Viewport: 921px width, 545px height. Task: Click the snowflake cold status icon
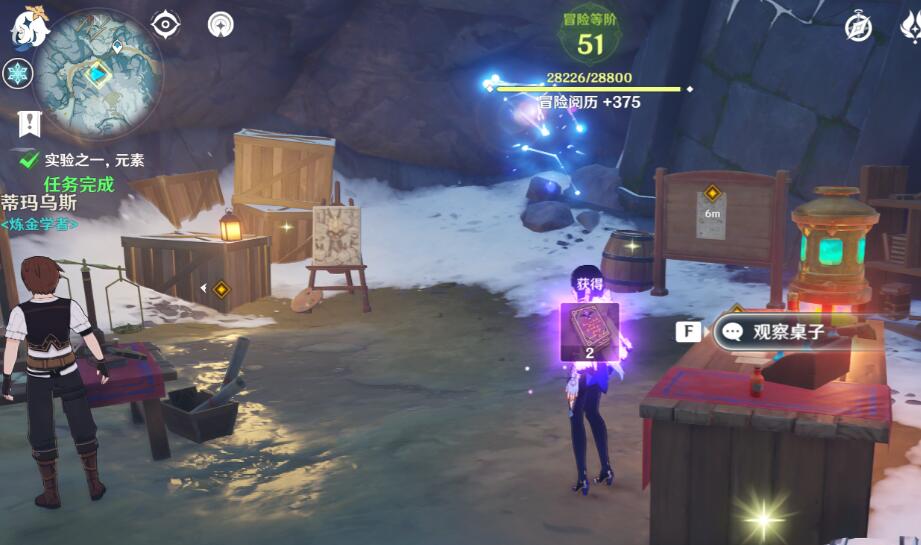(x=18, y=74)
